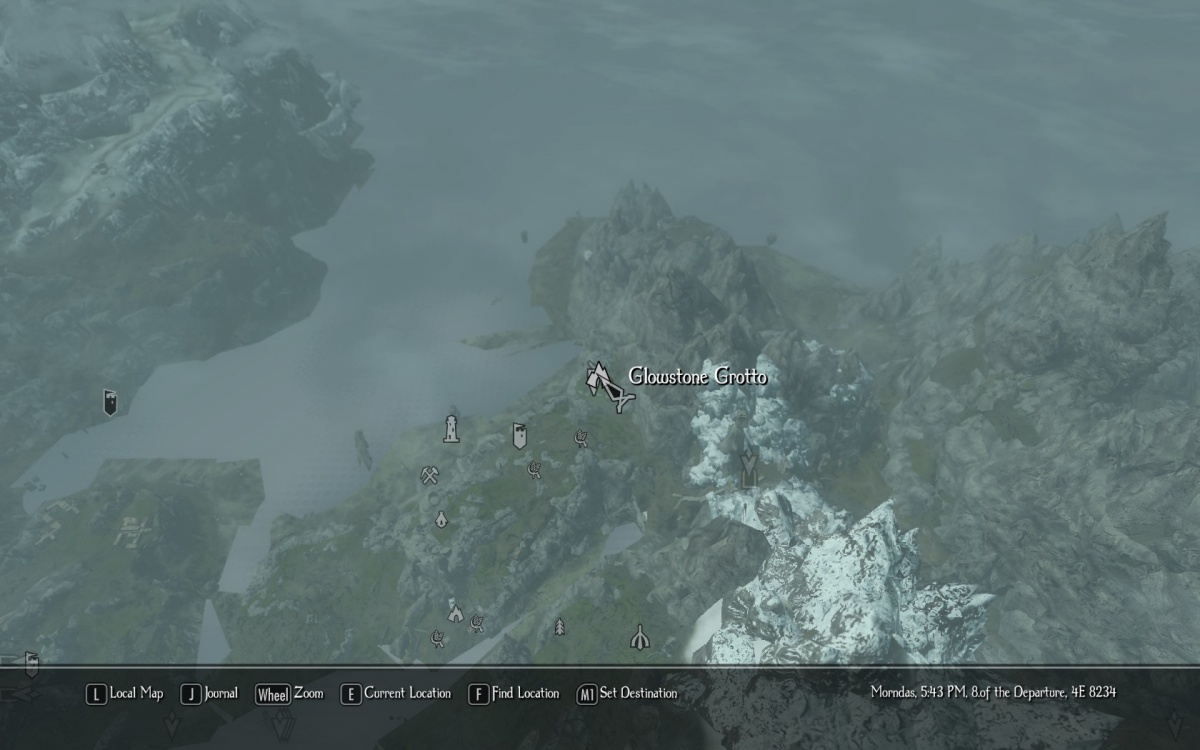Center map on Current Location
1200x750 pixels.
pos(396,693)
